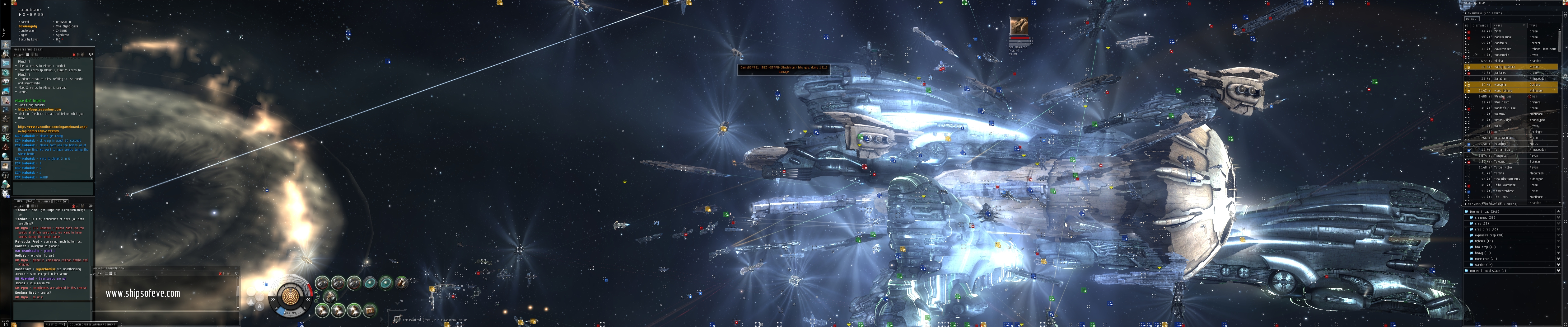
Task: Switch to the Alliance chat tab
Action: point(44,201)
